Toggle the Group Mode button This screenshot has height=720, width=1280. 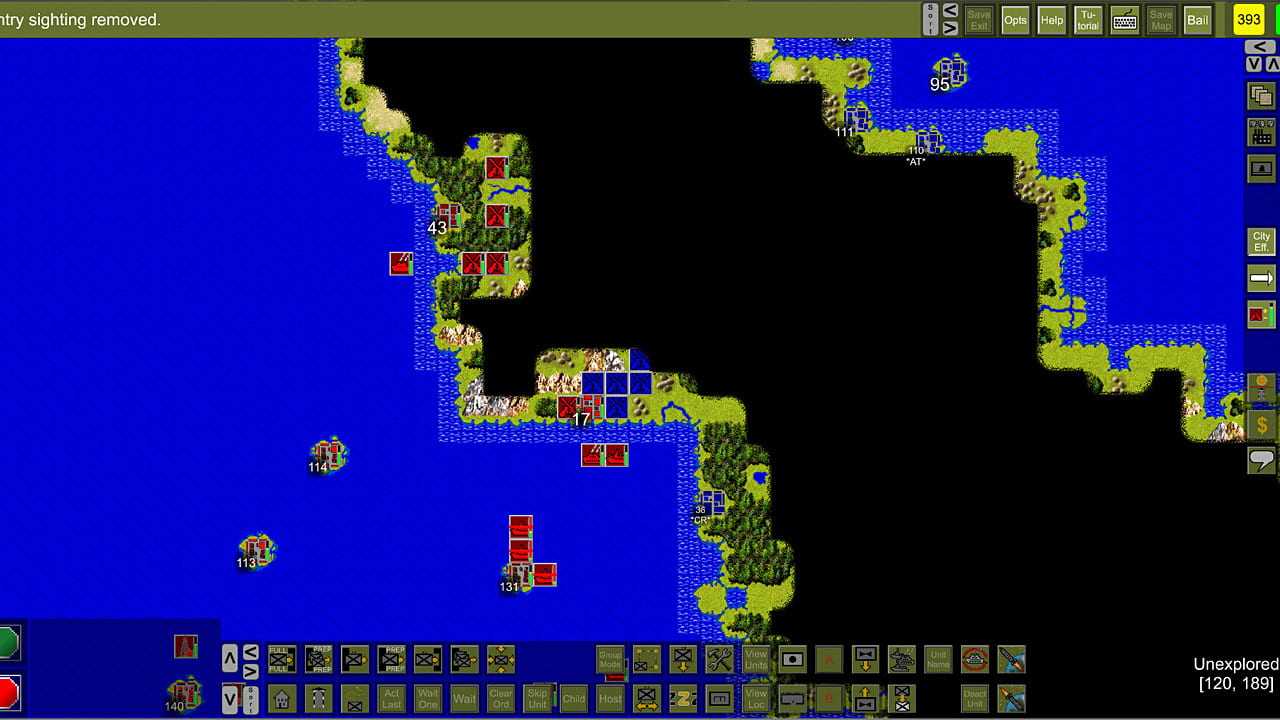click(x=610, y=660)
